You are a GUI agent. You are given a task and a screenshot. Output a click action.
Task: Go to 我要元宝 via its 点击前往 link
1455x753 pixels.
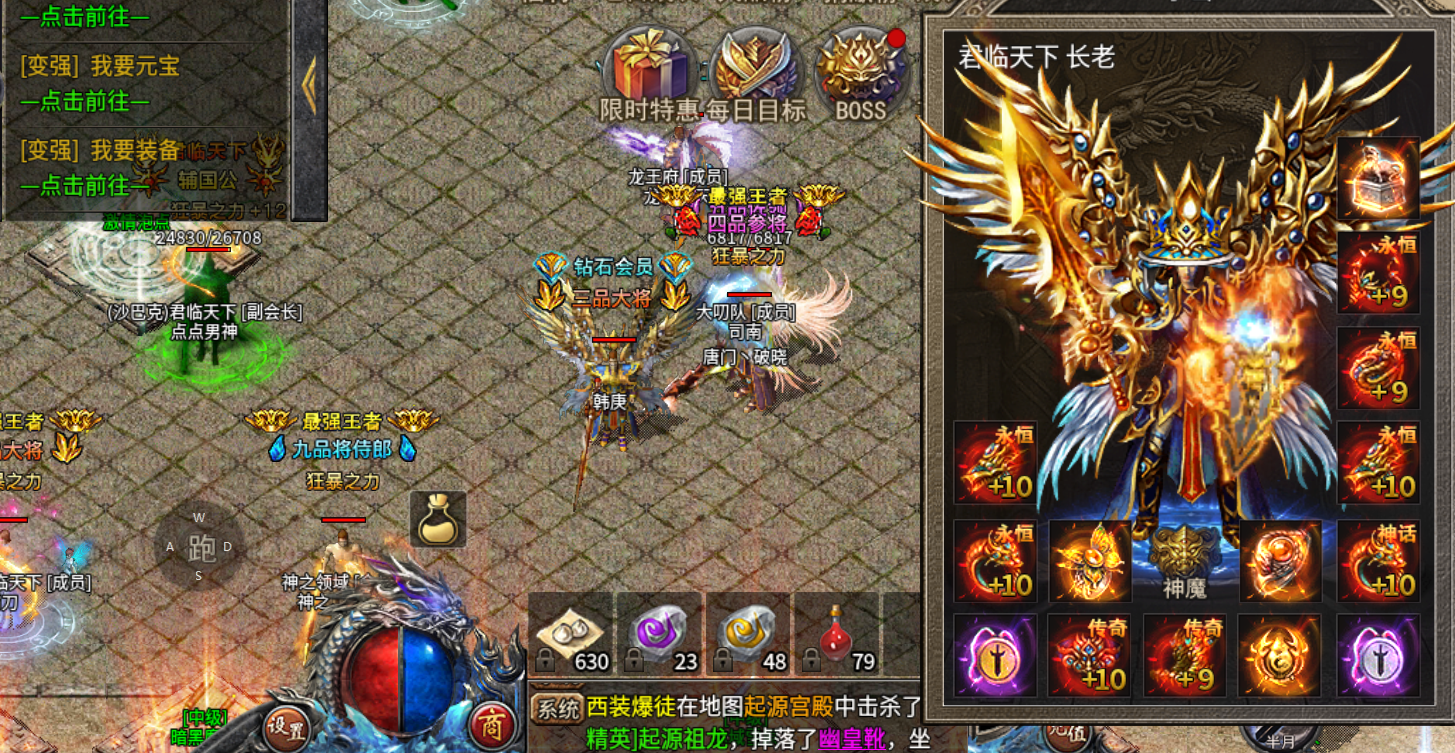coord(85,101)
